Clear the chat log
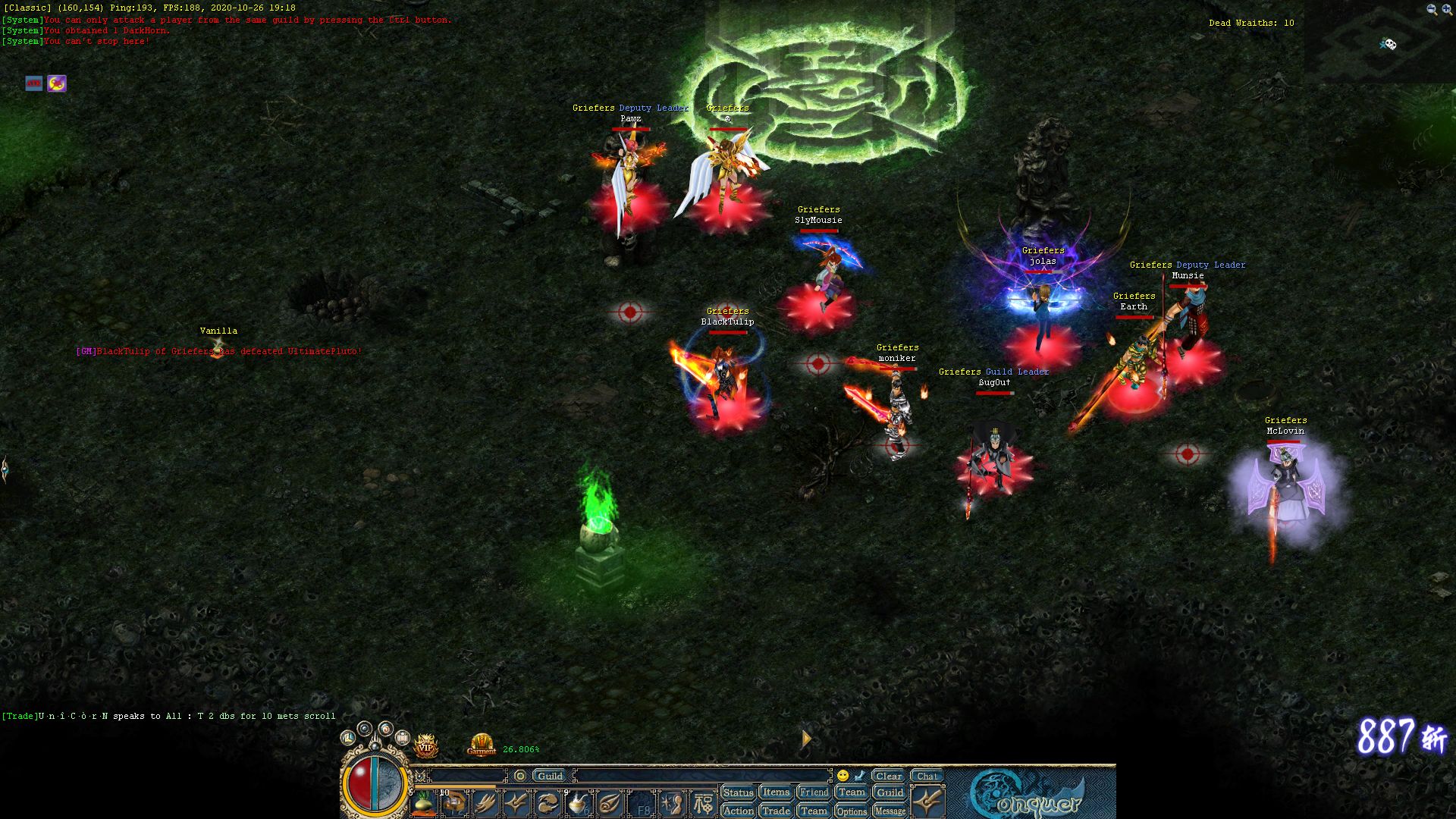Image resolution: width=1456 pixels, height=819 pixels. [x=888, y=776]
